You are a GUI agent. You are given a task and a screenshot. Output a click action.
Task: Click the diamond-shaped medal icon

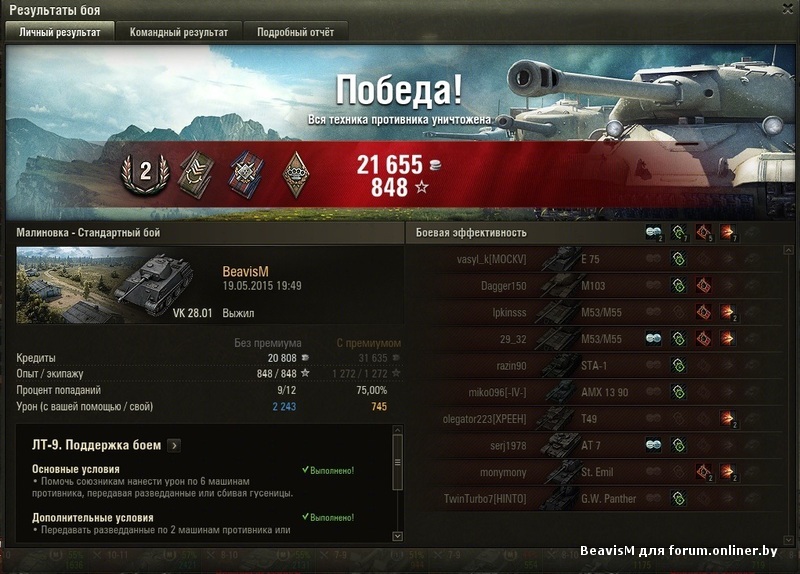click(x=296, y=173)
